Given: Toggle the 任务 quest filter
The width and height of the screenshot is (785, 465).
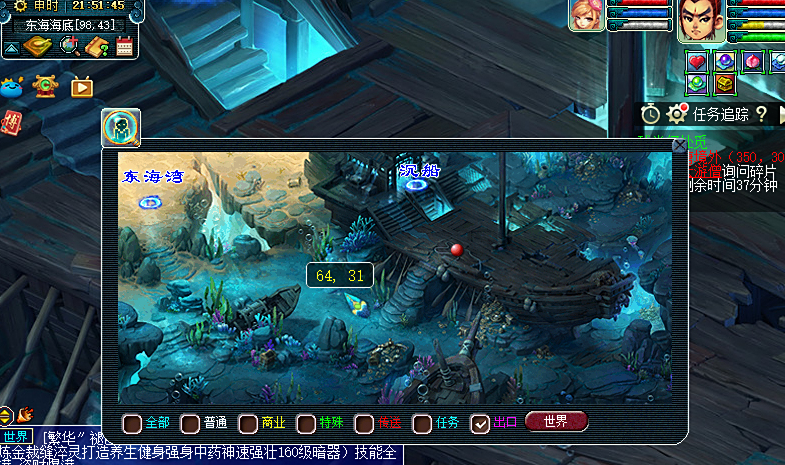Looking at the screenshot, I should coord(422,423).
